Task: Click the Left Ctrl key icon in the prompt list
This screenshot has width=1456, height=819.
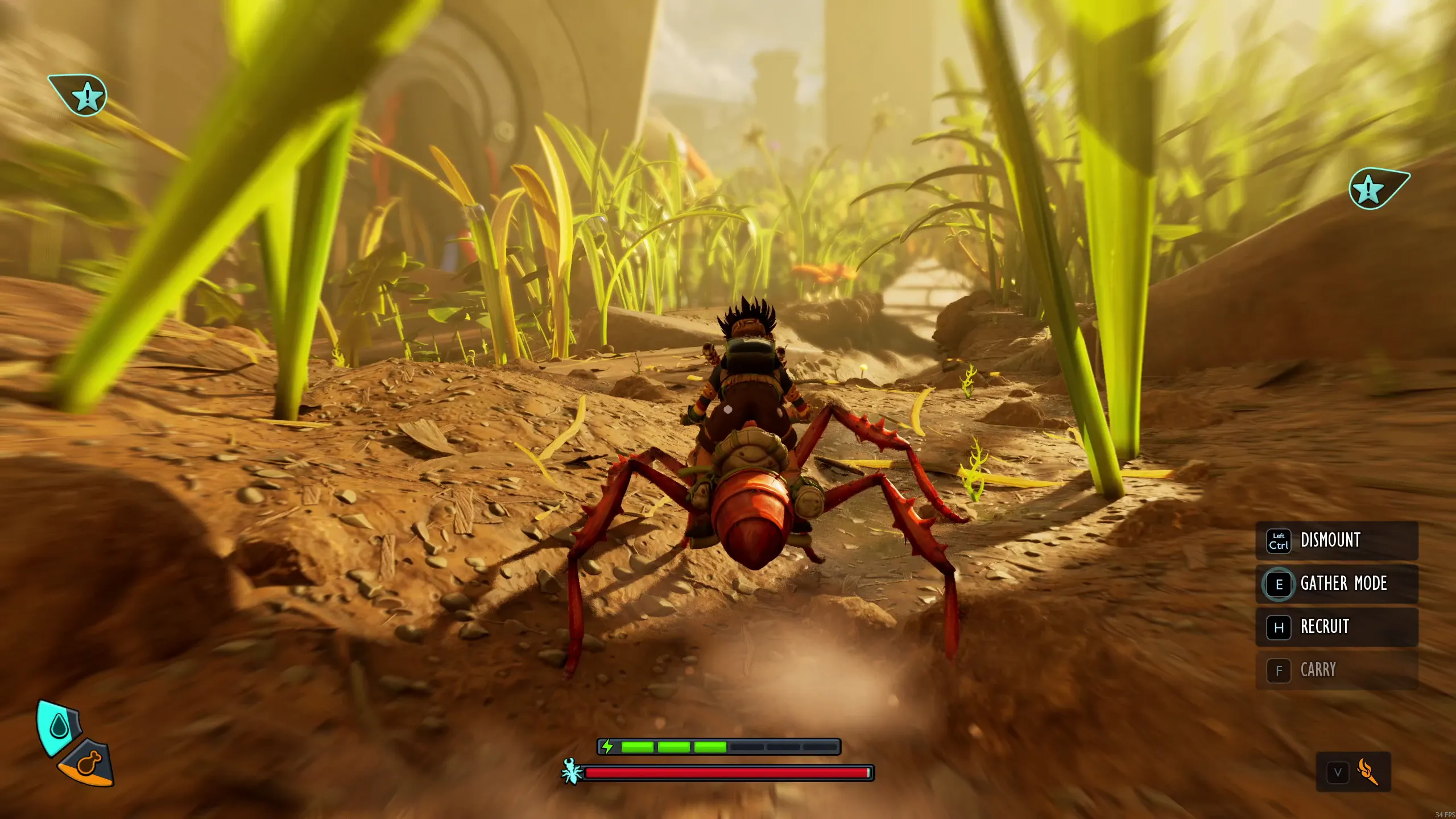Action: point(1278,540)
